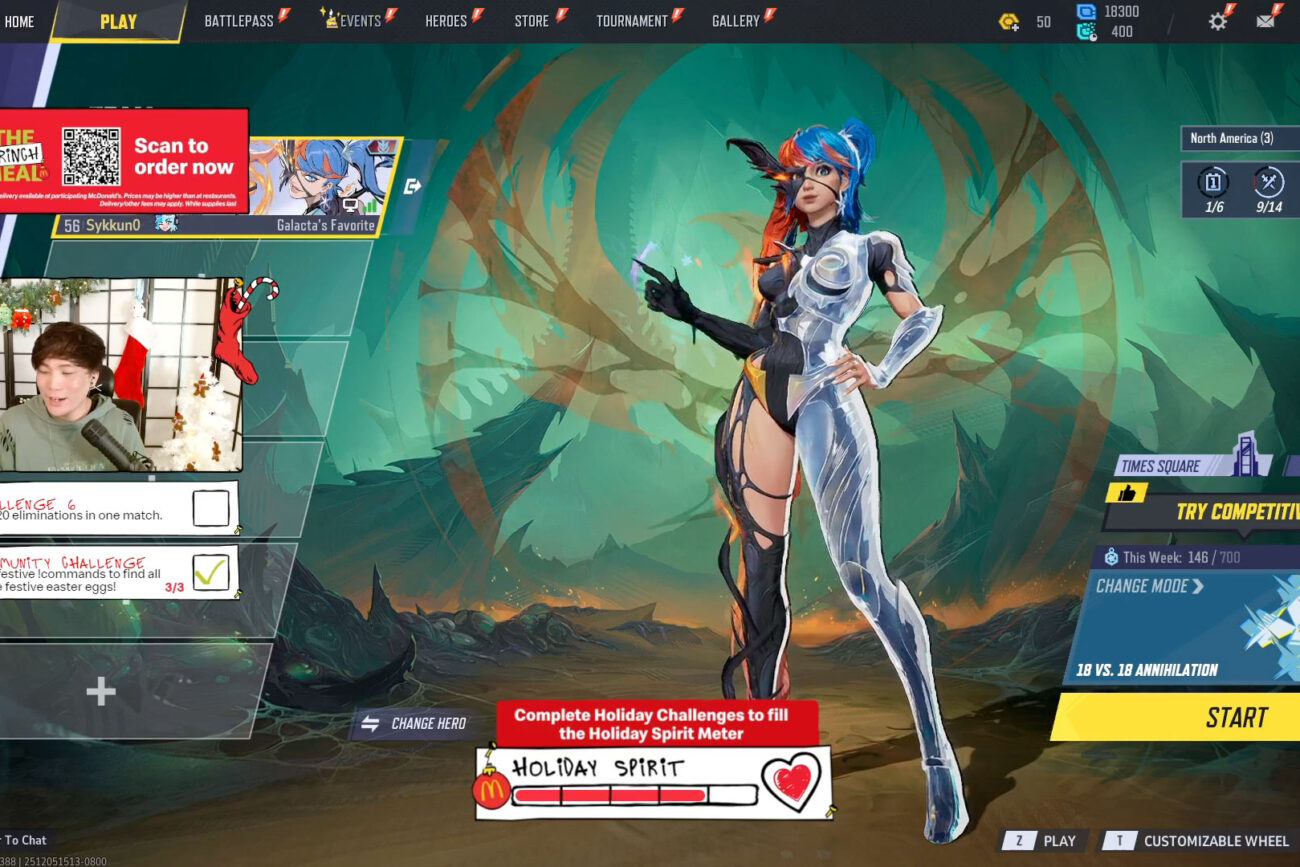Tick the Challenge 6 checkbox on the overlay
The width and height of the screenshot is (1300, 867).
(x=210, y=508)
